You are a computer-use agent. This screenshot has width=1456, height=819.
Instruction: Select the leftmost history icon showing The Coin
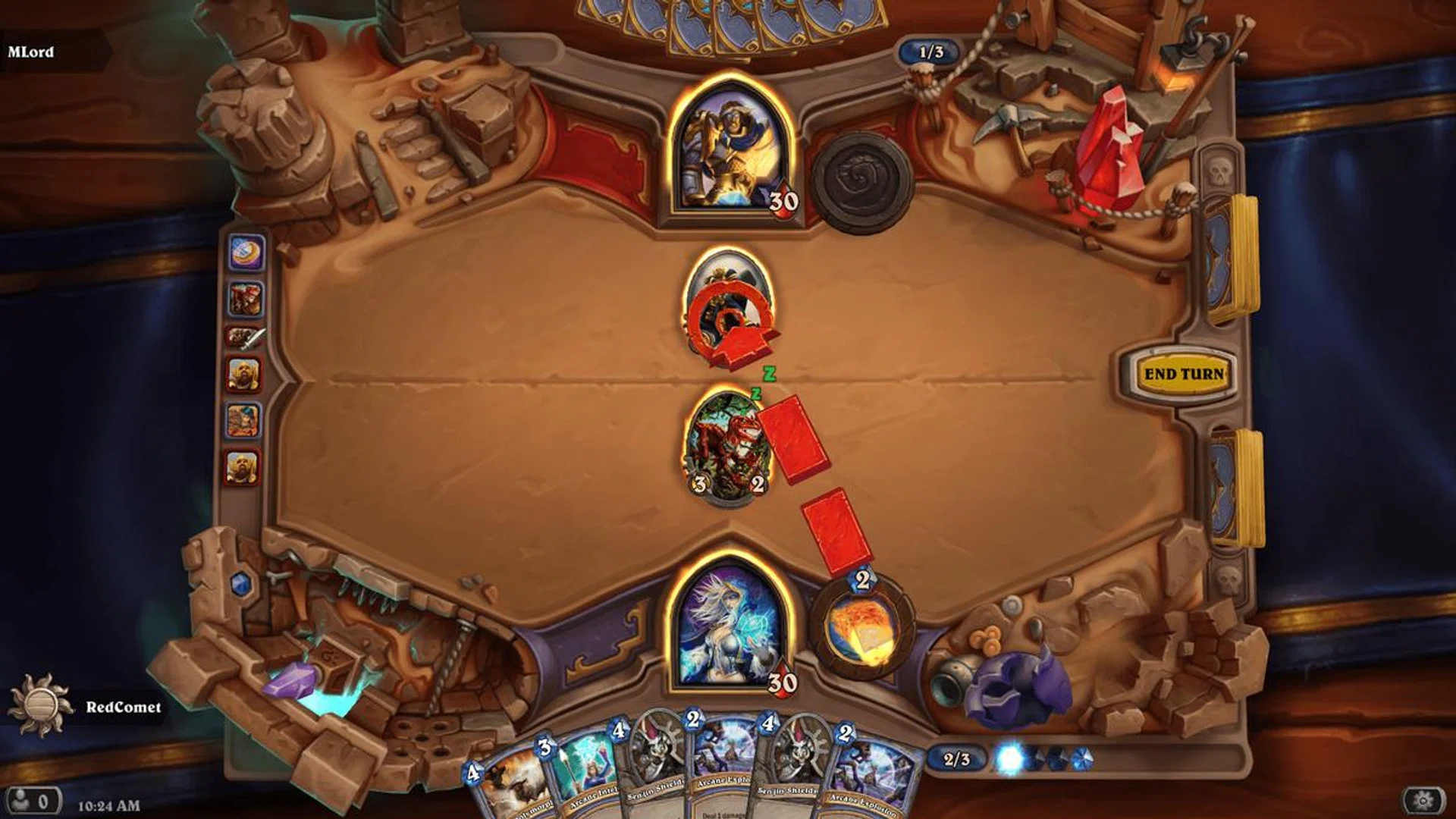click(246, 250)
